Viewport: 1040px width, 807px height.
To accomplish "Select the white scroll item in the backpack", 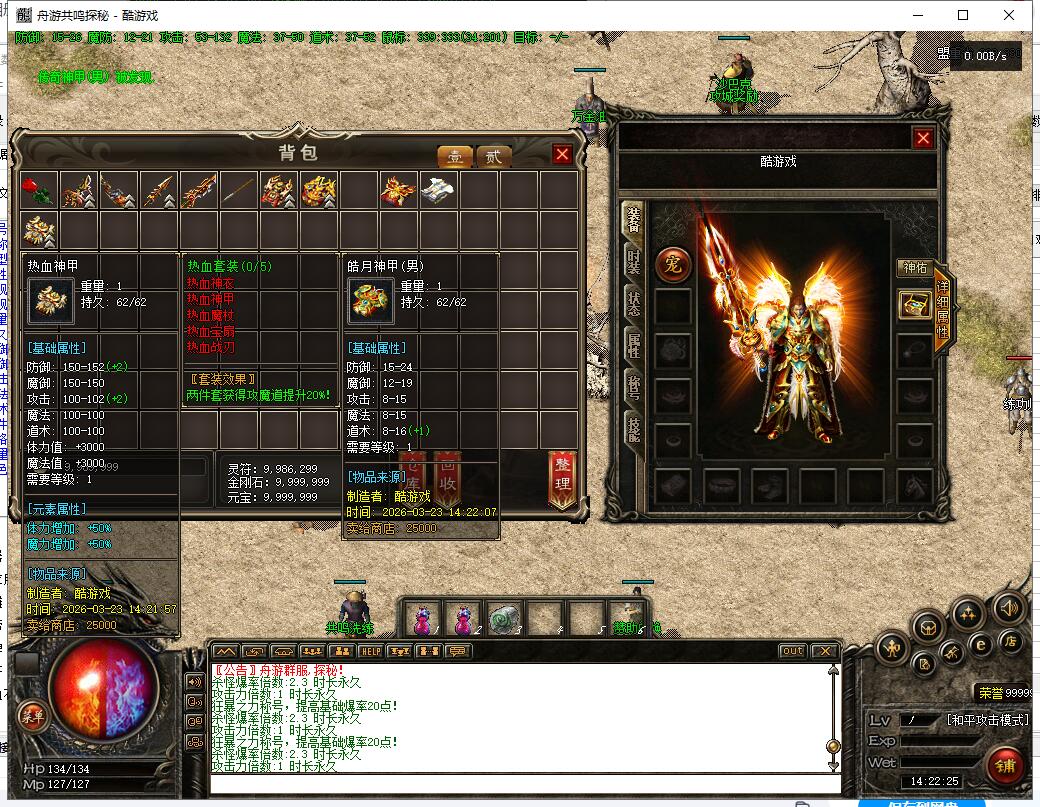I will coord(439,190).
